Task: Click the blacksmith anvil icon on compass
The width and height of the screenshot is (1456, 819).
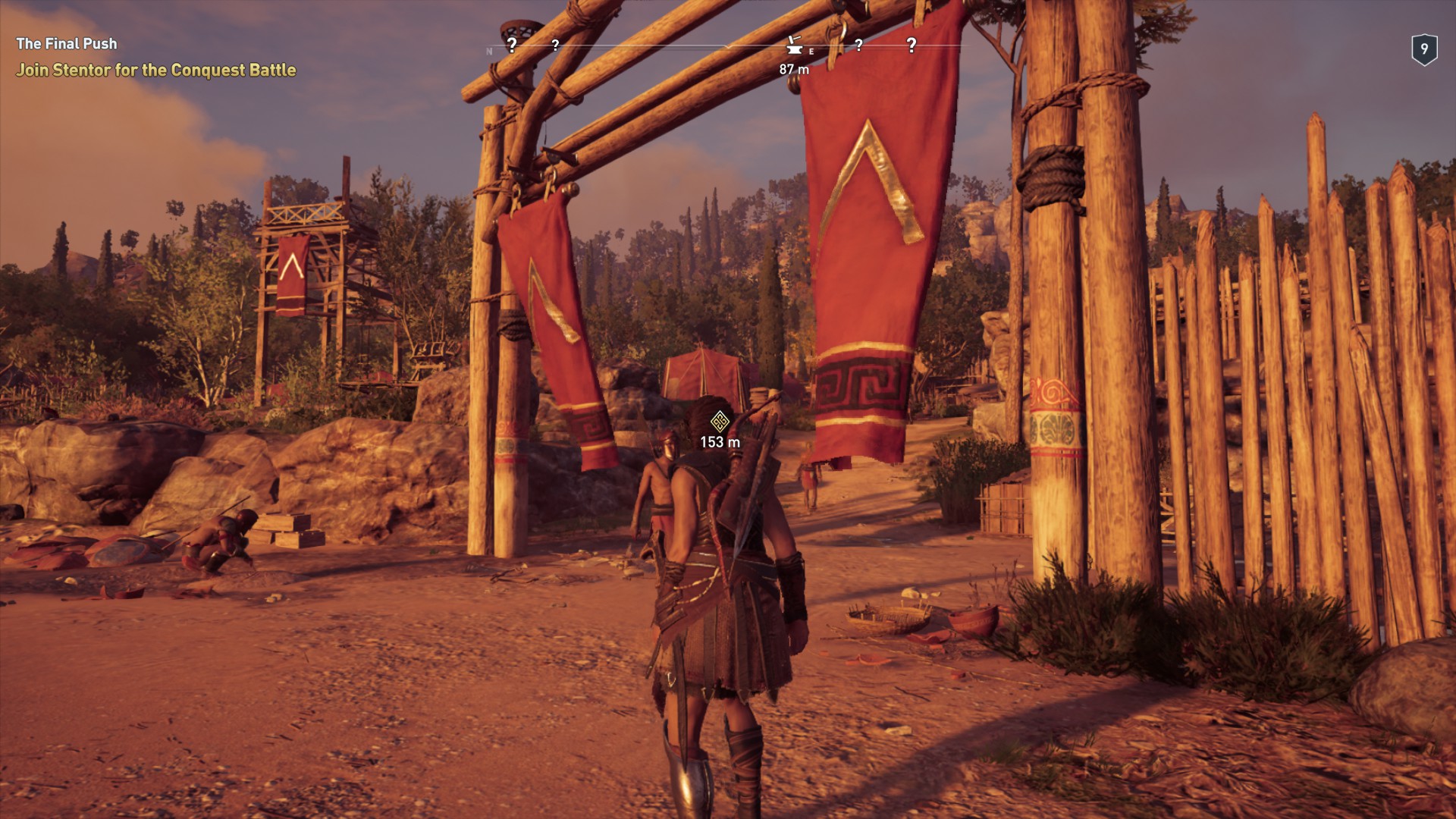Action: 794,46
